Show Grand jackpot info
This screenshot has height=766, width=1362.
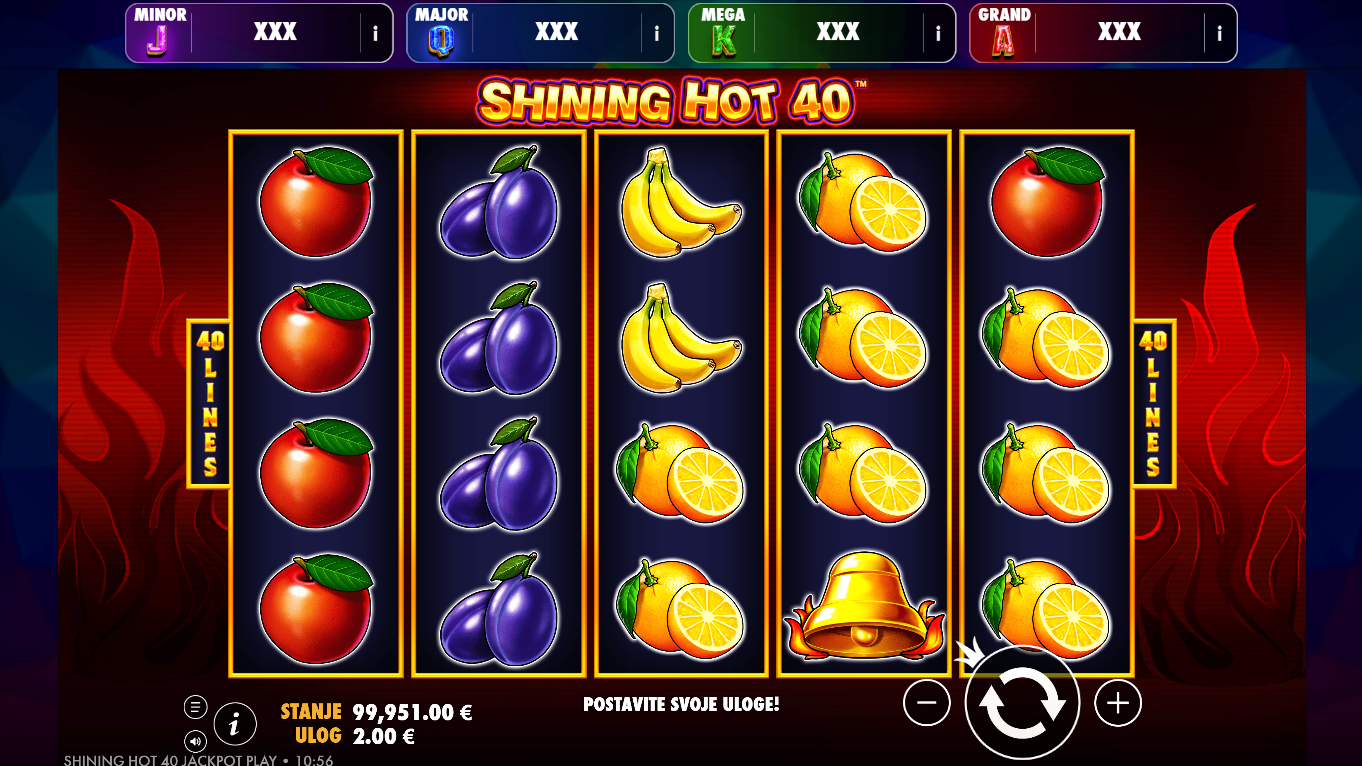(1219, 33)
